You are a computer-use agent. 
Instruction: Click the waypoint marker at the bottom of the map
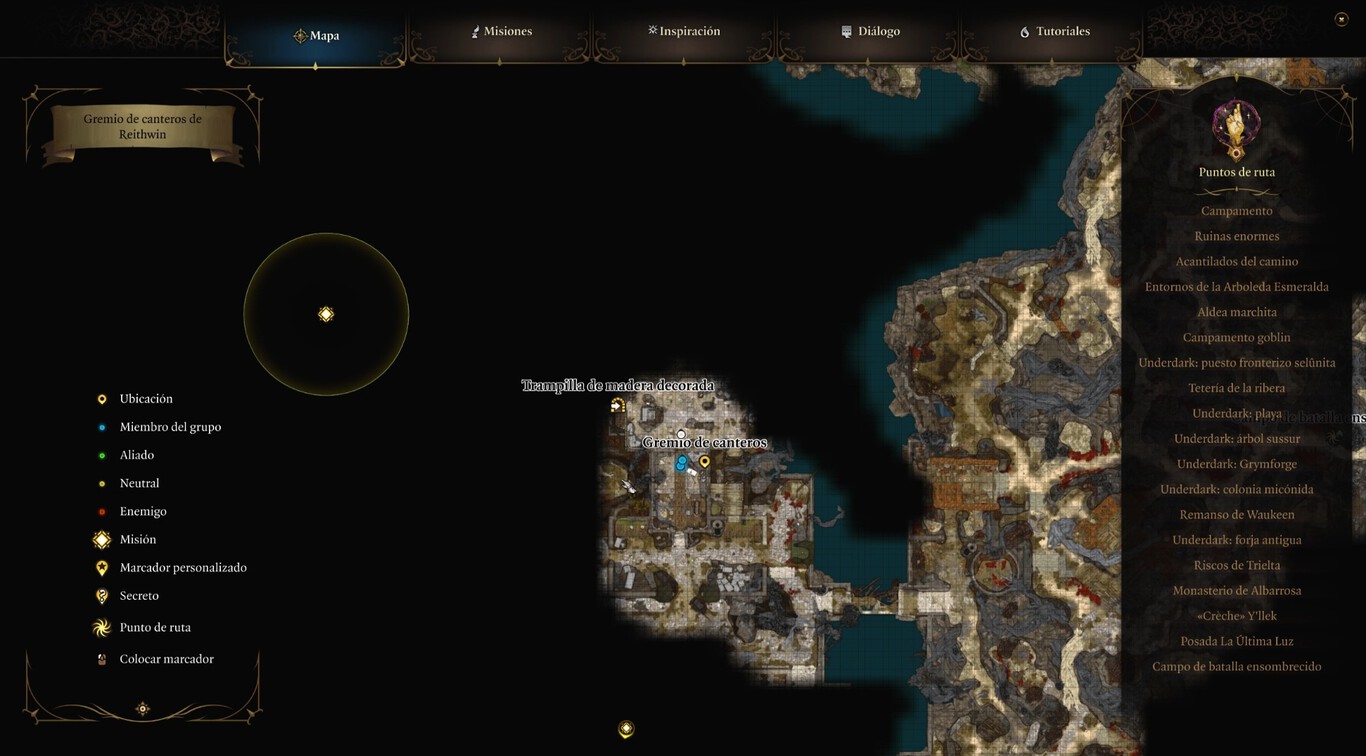tap(625, 729)
